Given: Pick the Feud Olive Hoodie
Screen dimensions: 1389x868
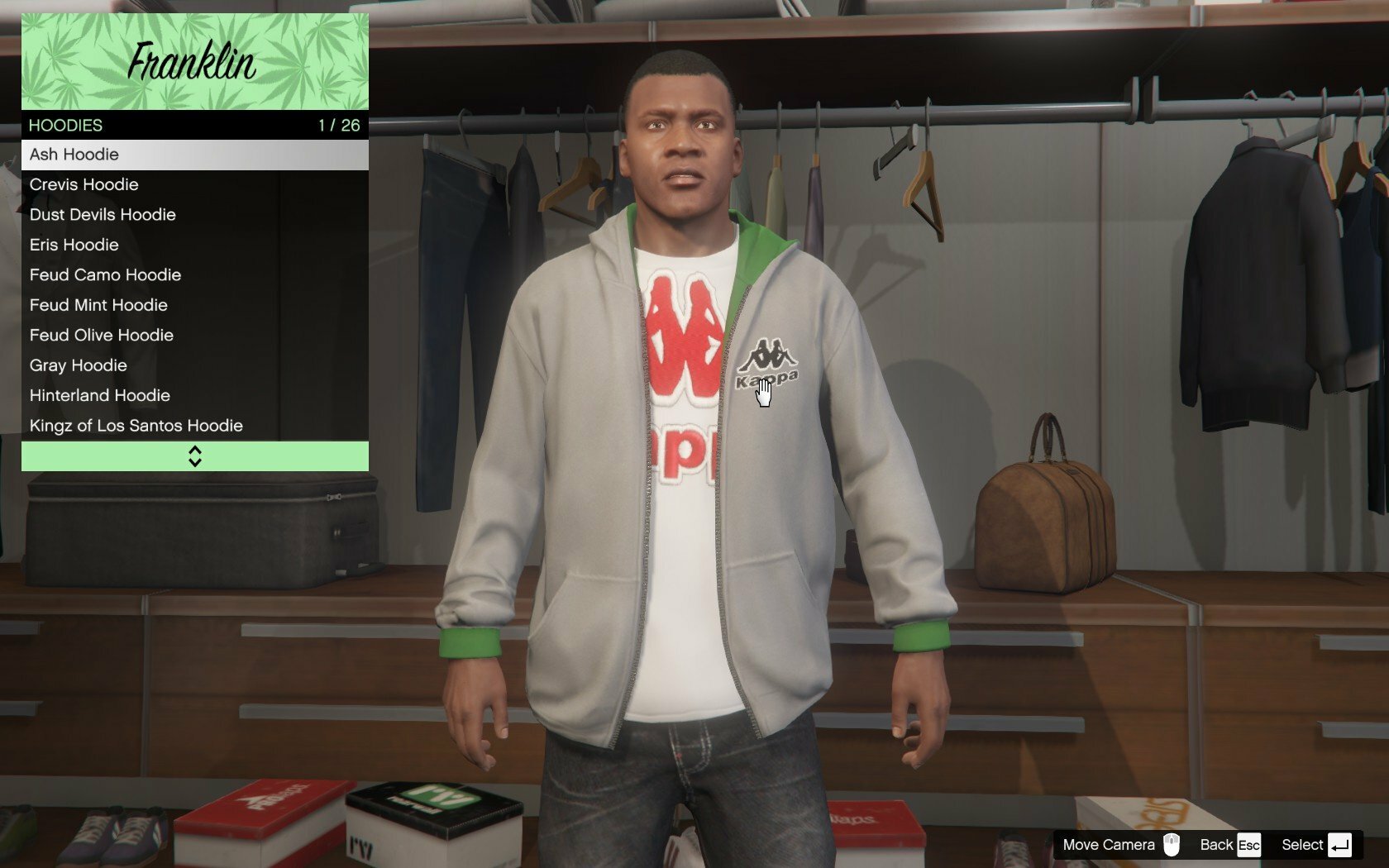Looking at the screenshot, I should (x=194, y=336).
